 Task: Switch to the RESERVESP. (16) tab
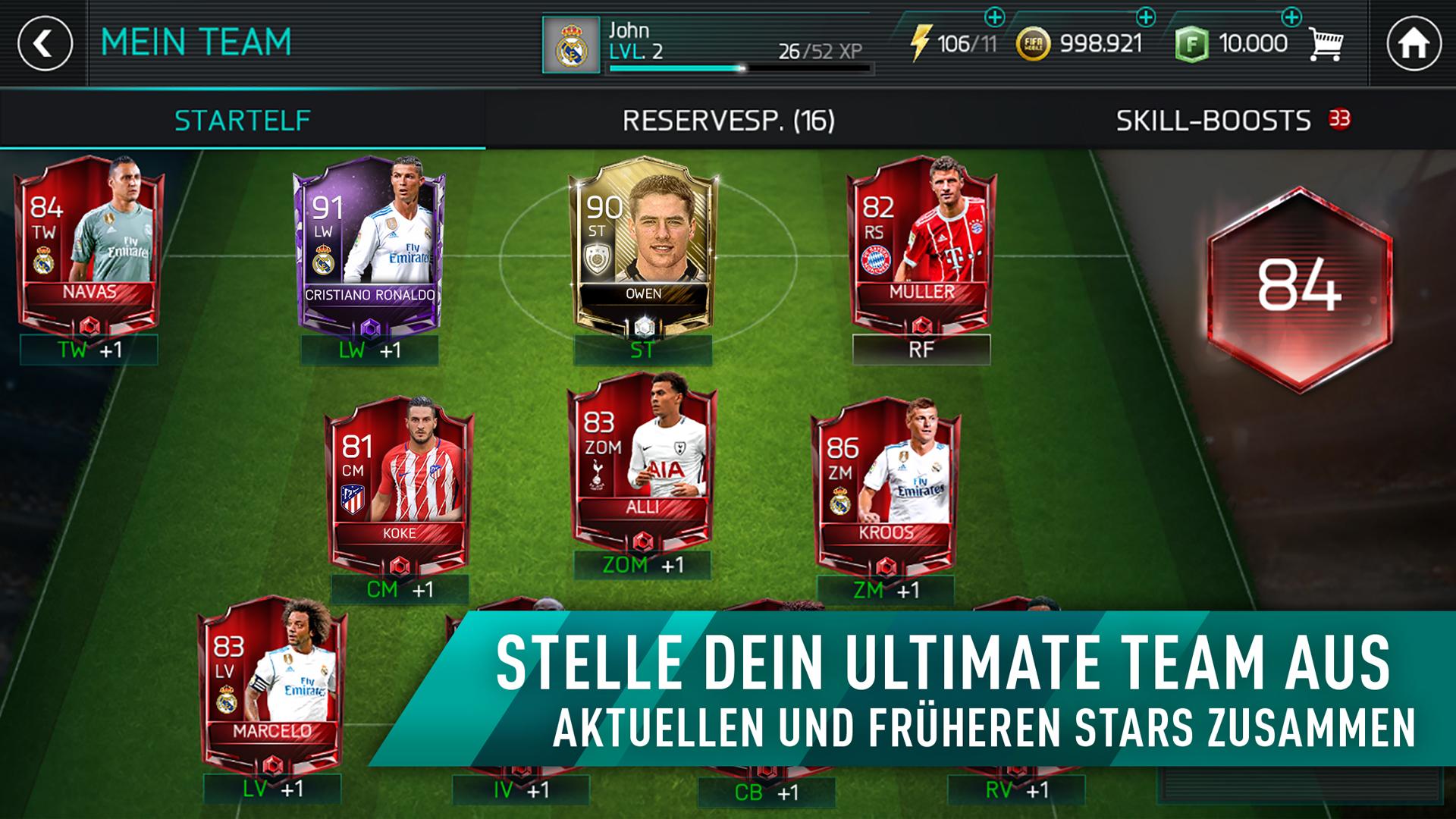[x=730, y=119]
